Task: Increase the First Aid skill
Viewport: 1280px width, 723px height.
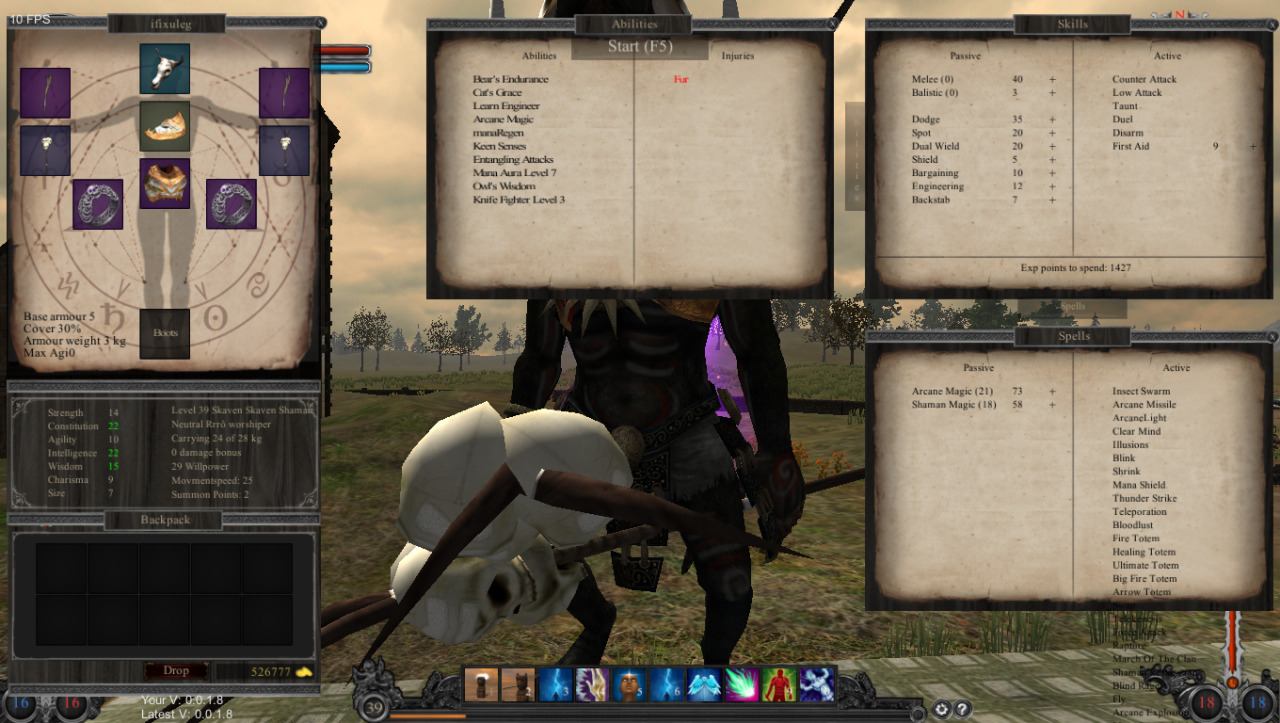Action: (1252, 147)
